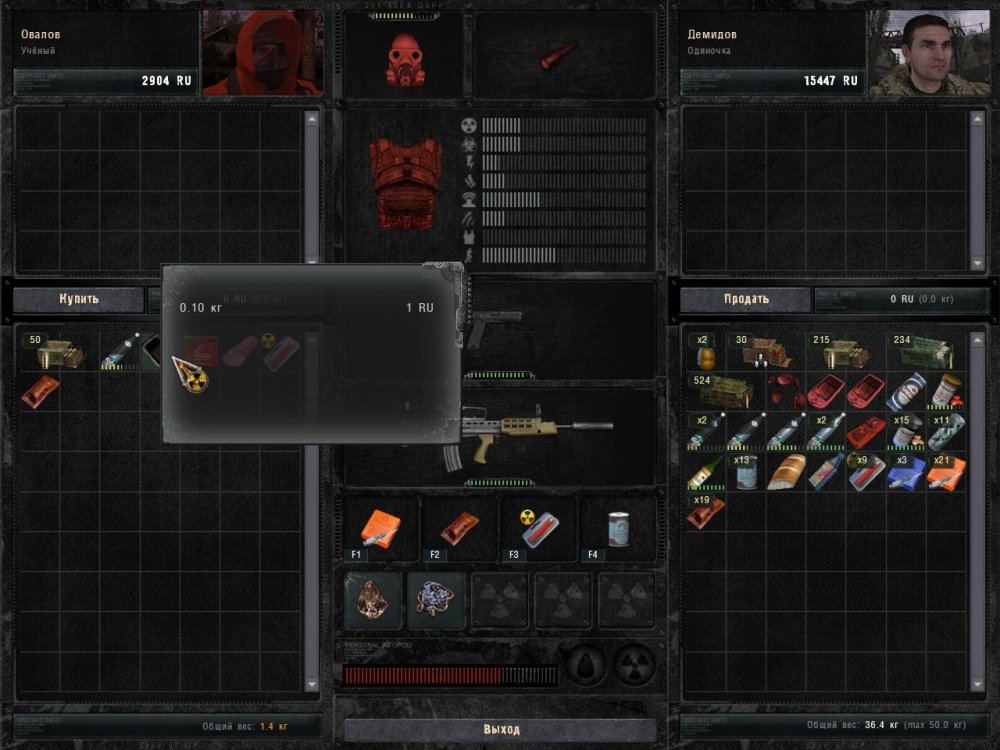This screenshot has width=1000, height=750.
Task: Select the F3 anti-radiation drug quick slot
Action: coord(538,527)
